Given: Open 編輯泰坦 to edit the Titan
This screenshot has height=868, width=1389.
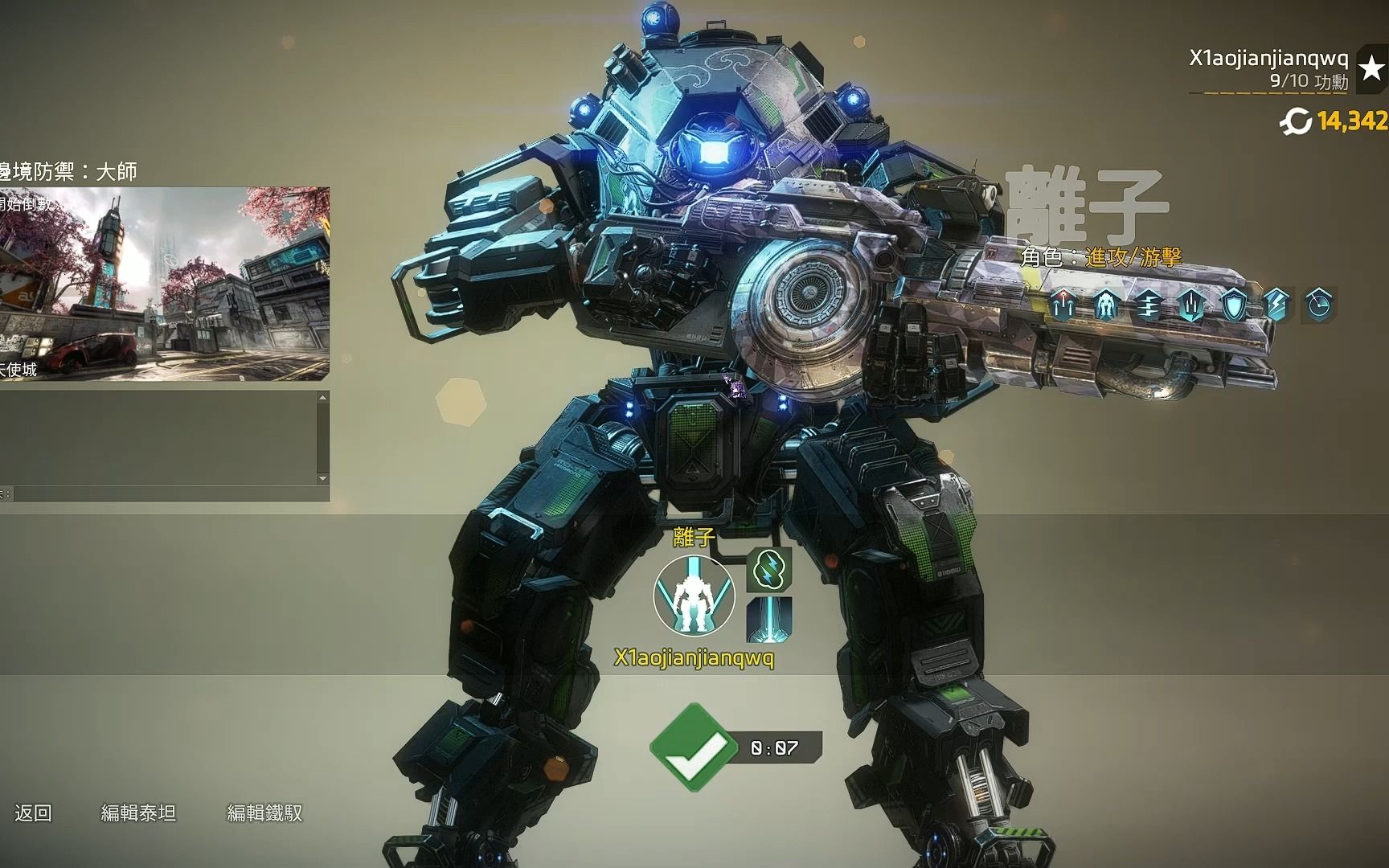Looking at the screenshot, I should (x=138, y=813).
